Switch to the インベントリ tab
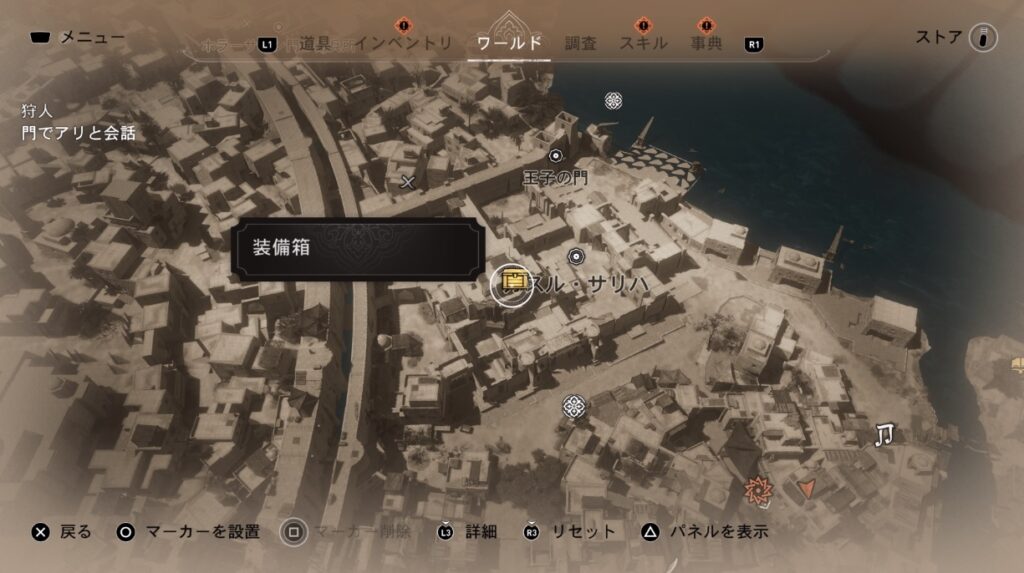 pos(405,43)
